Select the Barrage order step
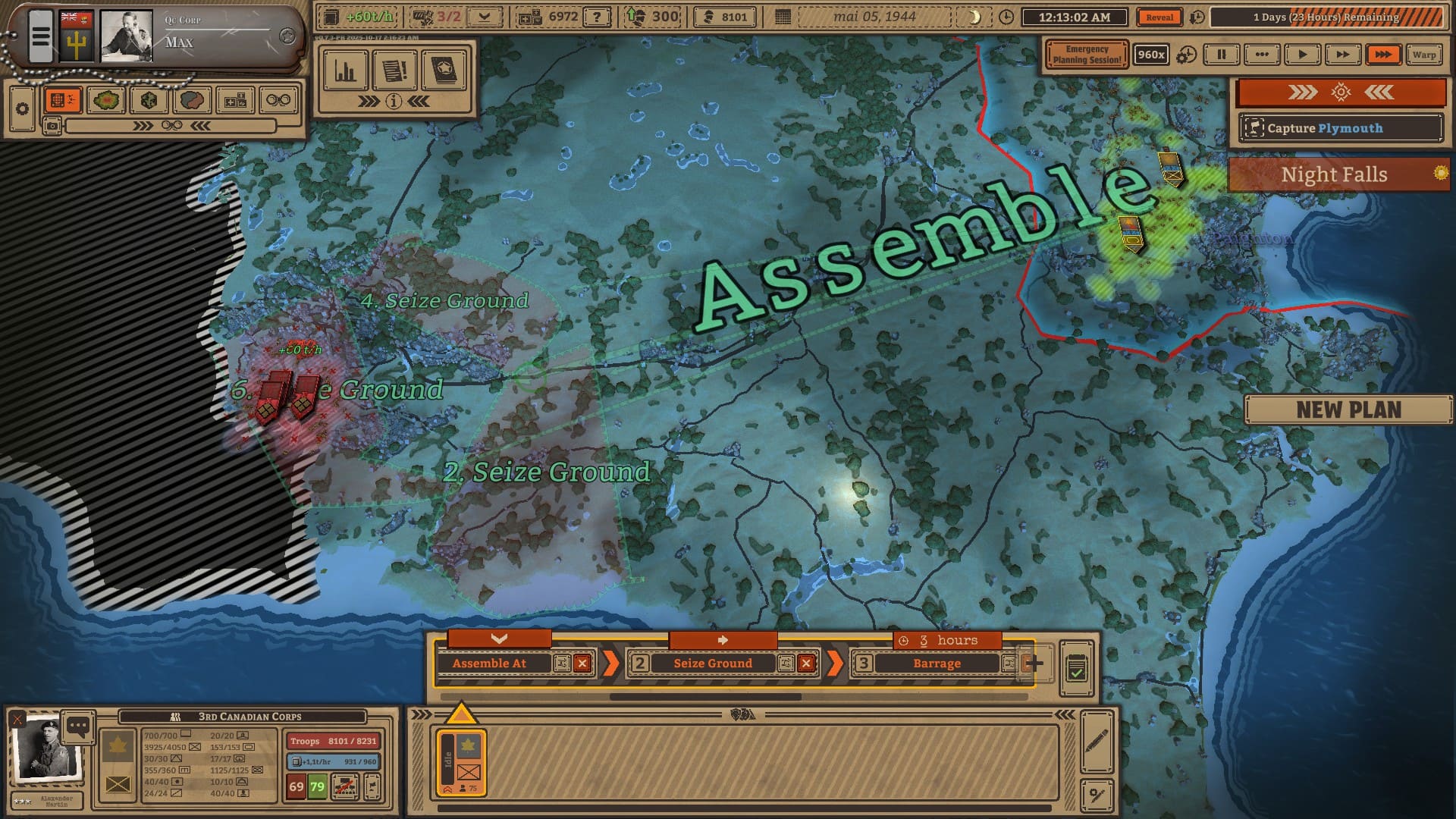 936,664
